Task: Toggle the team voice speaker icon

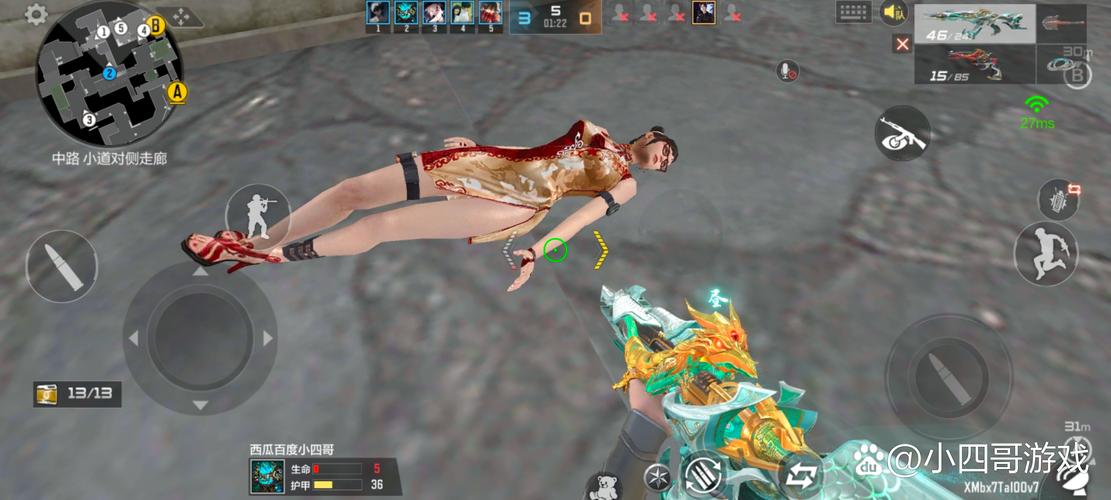Action: pyautogui.click(x=893, y=13)
